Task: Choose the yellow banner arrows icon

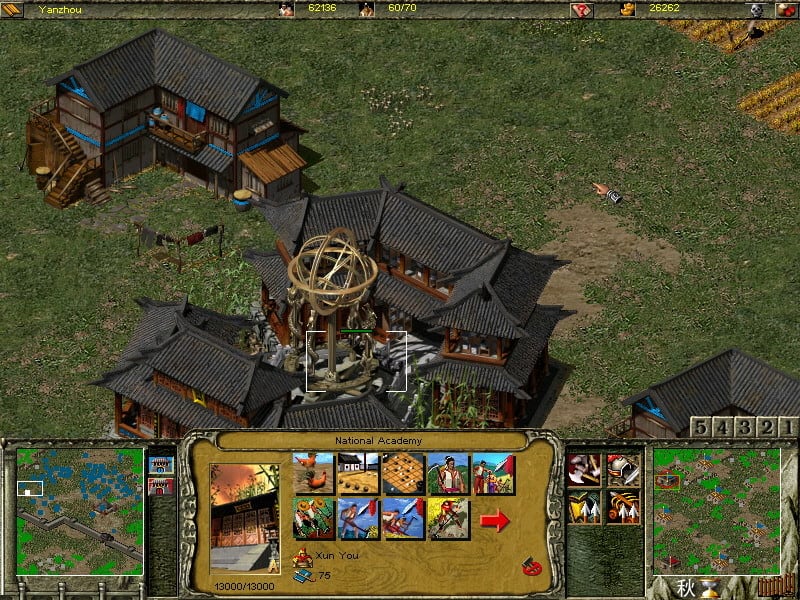Action: [583, 508]
